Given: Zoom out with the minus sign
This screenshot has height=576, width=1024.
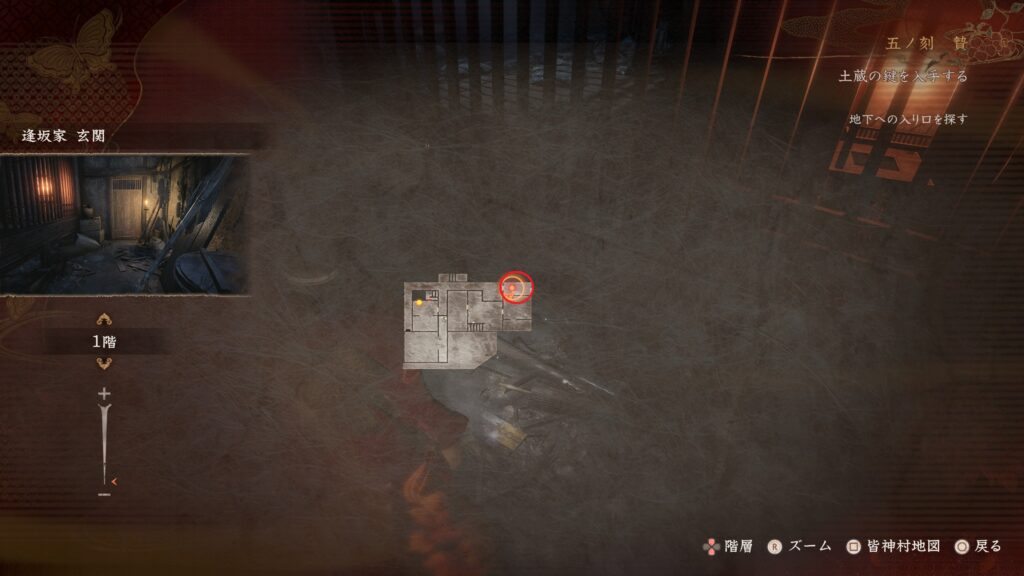Looking at the screenshot, I should click(104, 494).
